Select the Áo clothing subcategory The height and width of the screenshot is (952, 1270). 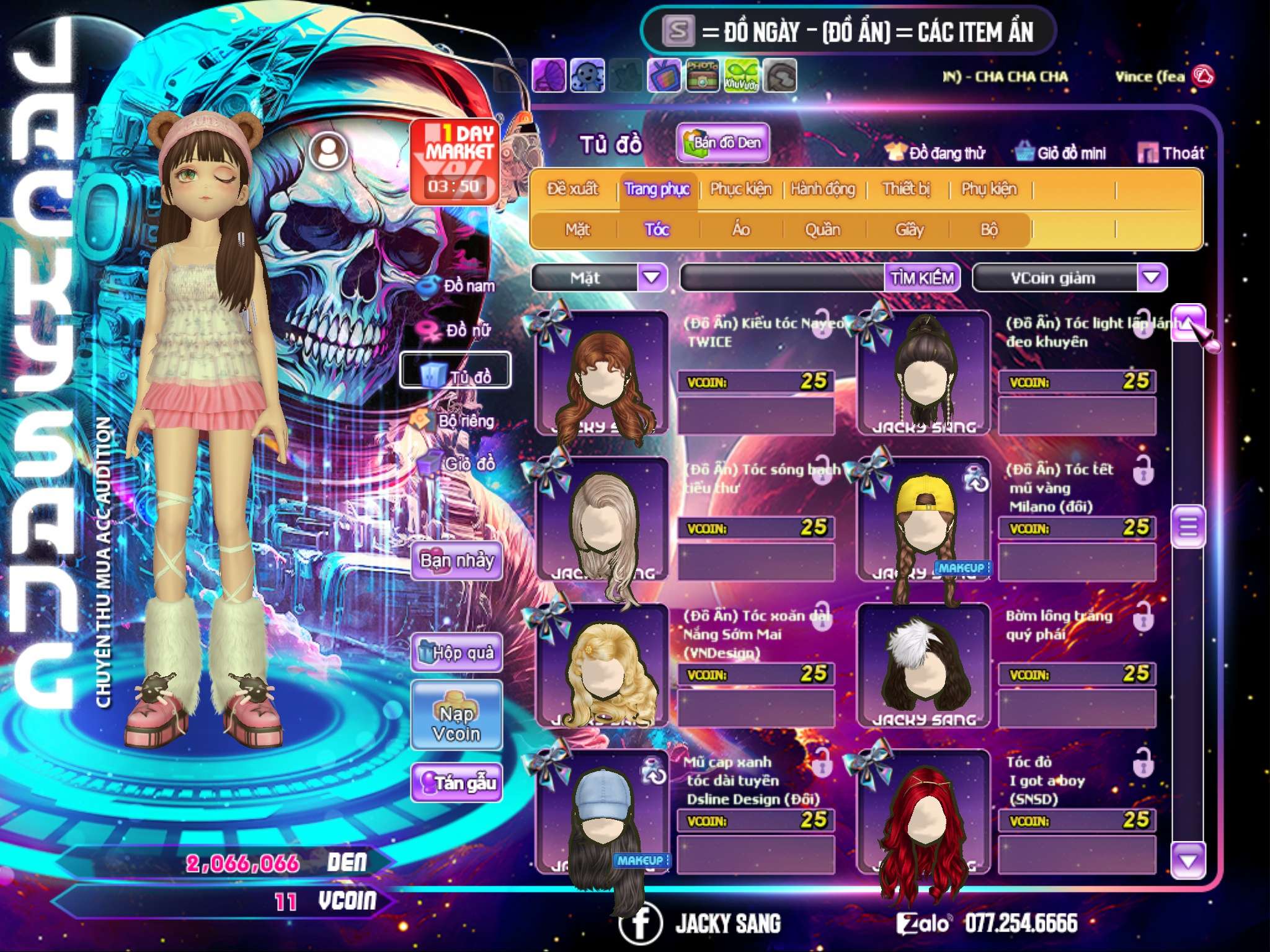point(740,230)
